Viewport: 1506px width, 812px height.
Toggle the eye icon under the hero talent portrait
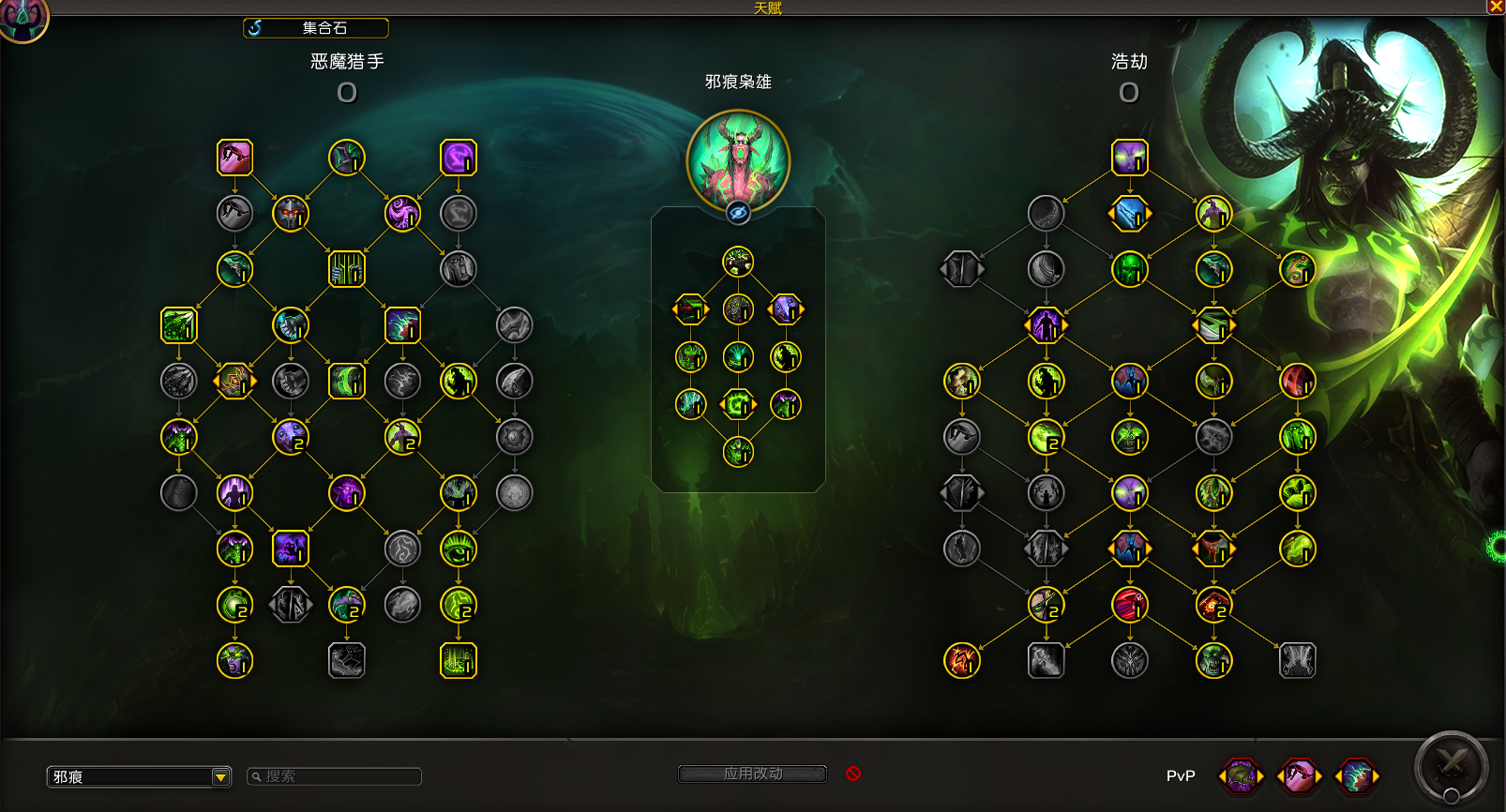pyautogui.click(x=738, y=213)
